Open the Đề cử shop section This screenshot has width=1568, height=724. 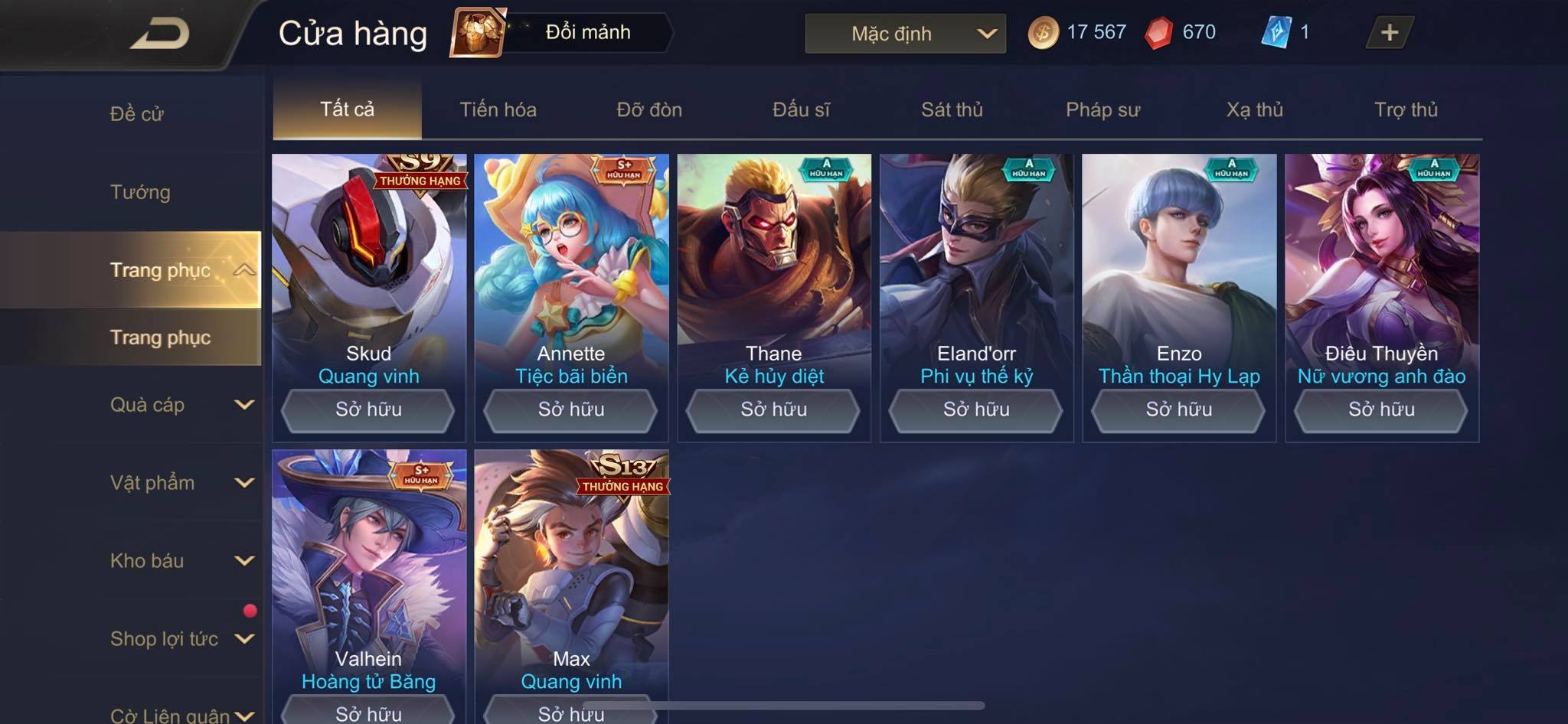(x=137, y=114)
